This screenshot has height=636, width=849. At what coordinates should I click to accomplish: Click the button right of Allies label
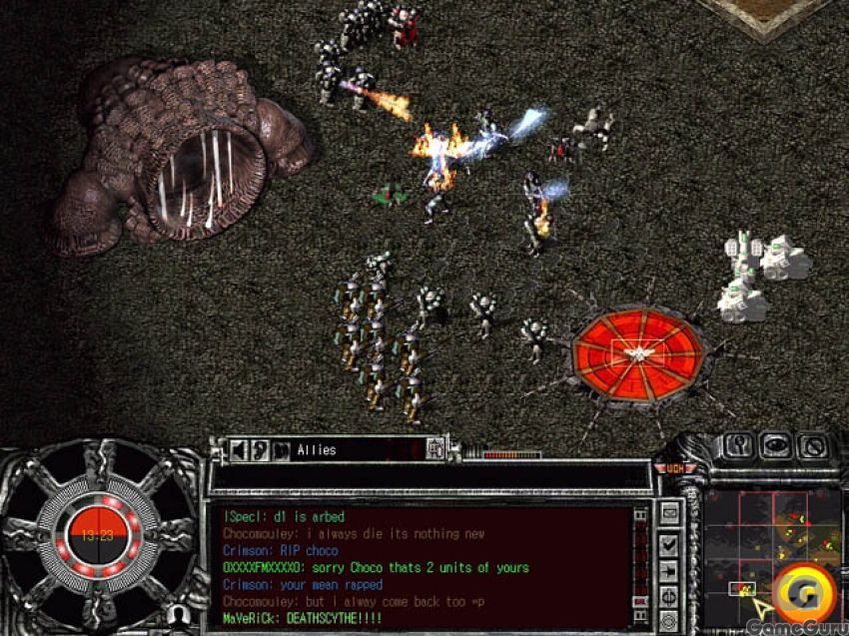[x=435, y=450]
